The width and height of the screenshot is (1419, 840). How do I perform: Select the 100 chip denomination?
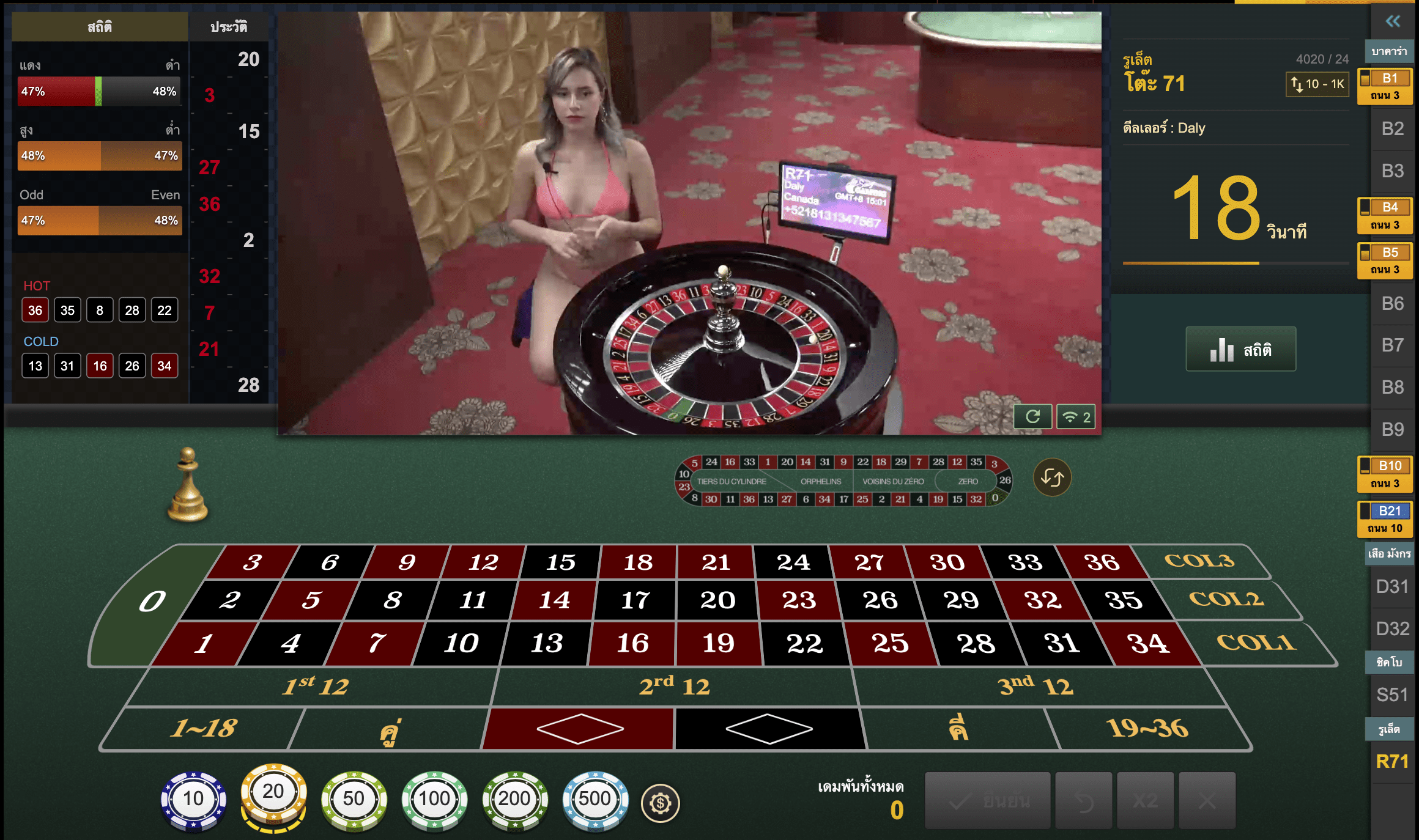[x=434, y=798]
